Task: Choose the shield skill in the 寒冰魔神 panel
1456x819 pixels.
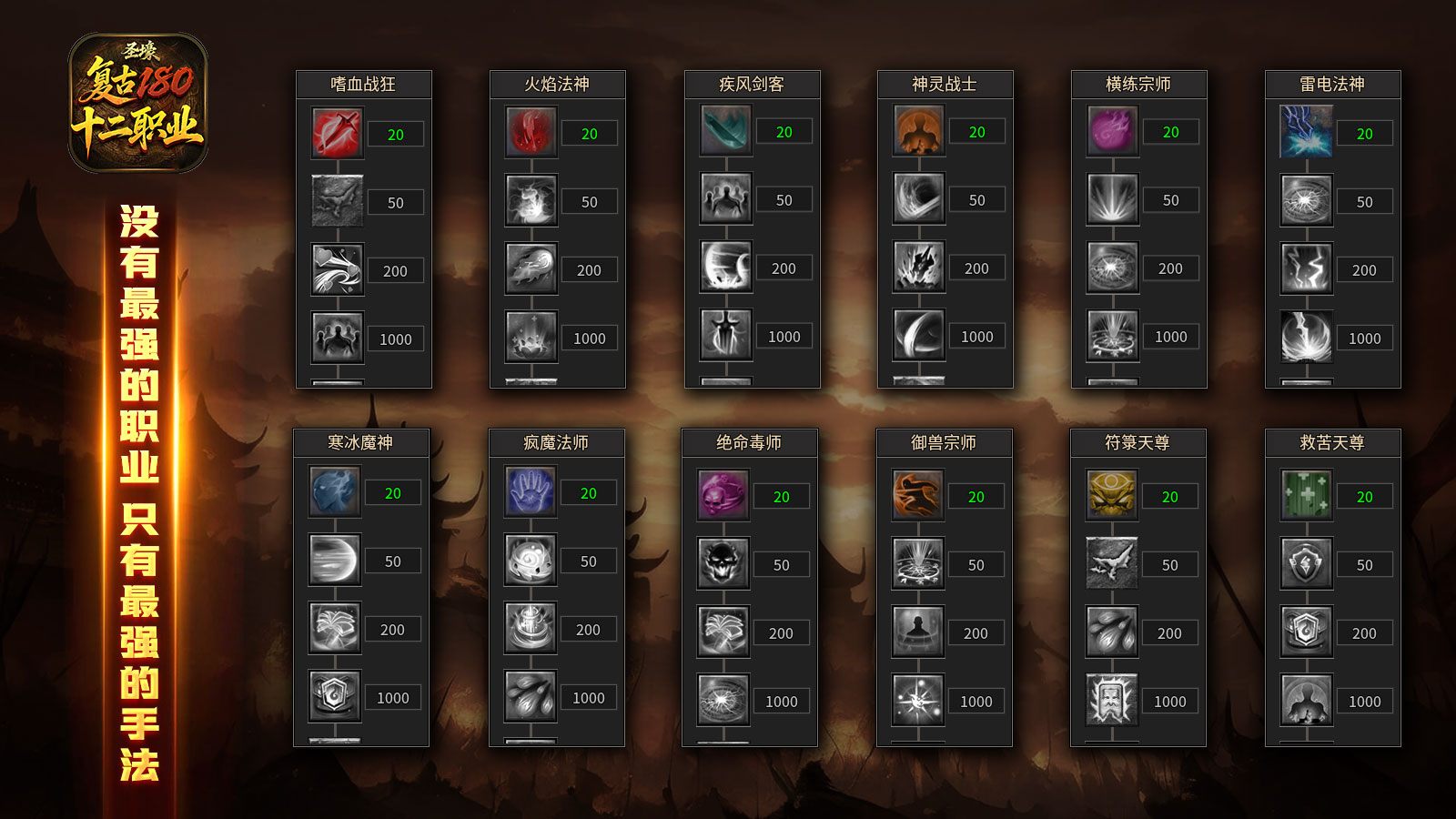Action: coord(335,697)
